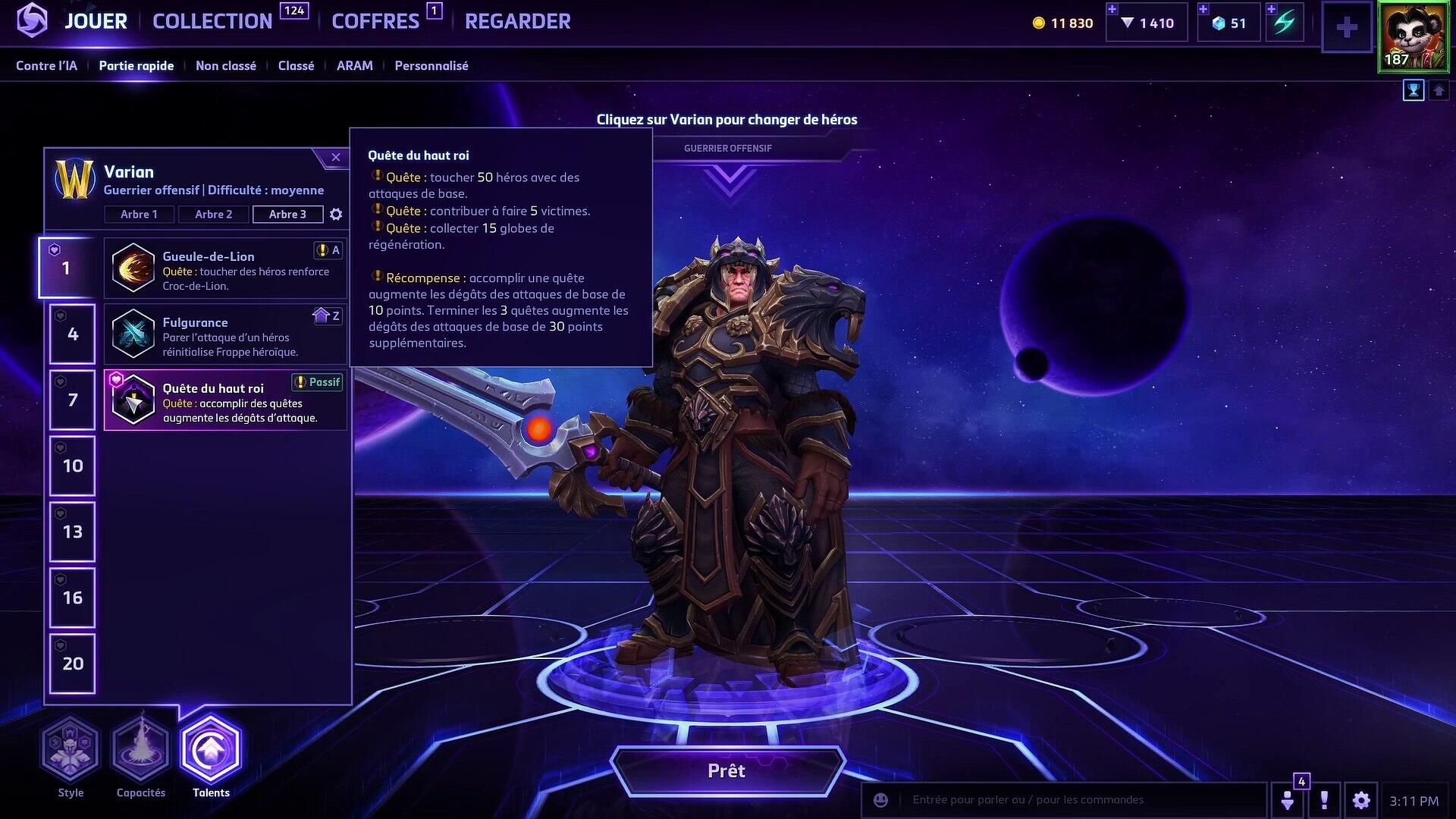Focus the chat input field
This screenshot has height=819, width=1456.
coord(1077,800)
